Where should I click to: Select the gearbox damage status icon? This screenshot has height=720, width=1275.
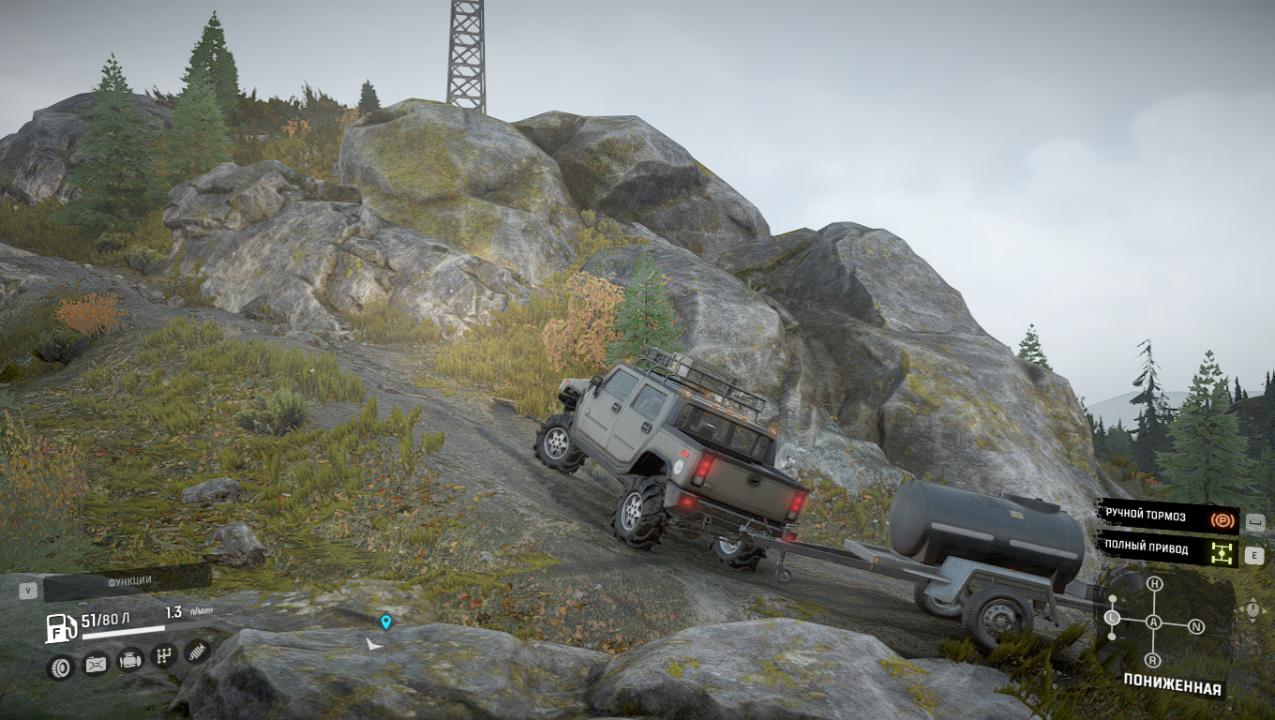coord(164,656)
